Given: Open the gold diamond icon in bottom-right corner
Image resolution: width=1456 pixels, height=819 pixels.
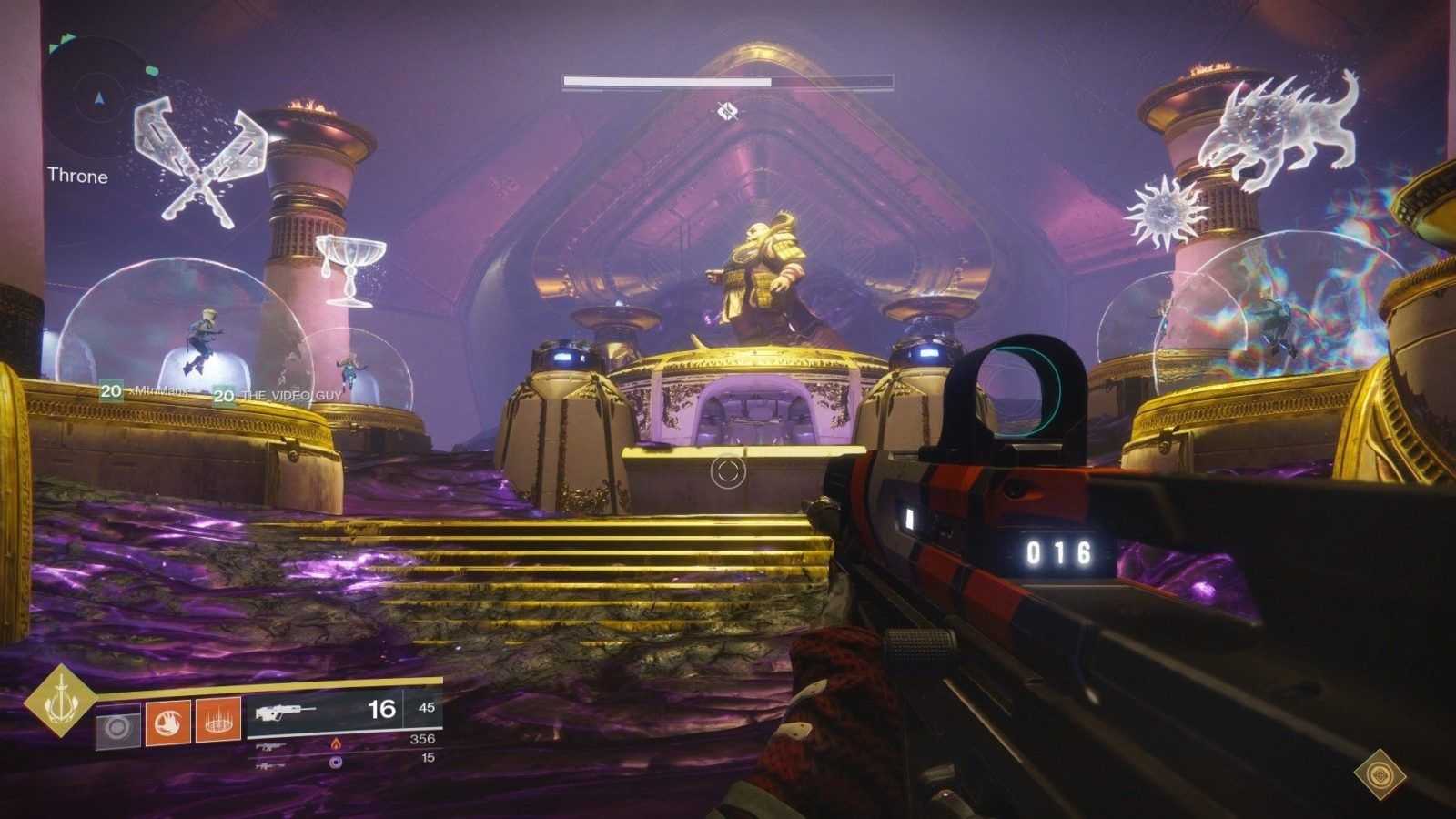Looking at the screenshot, I should [1380, 775].
